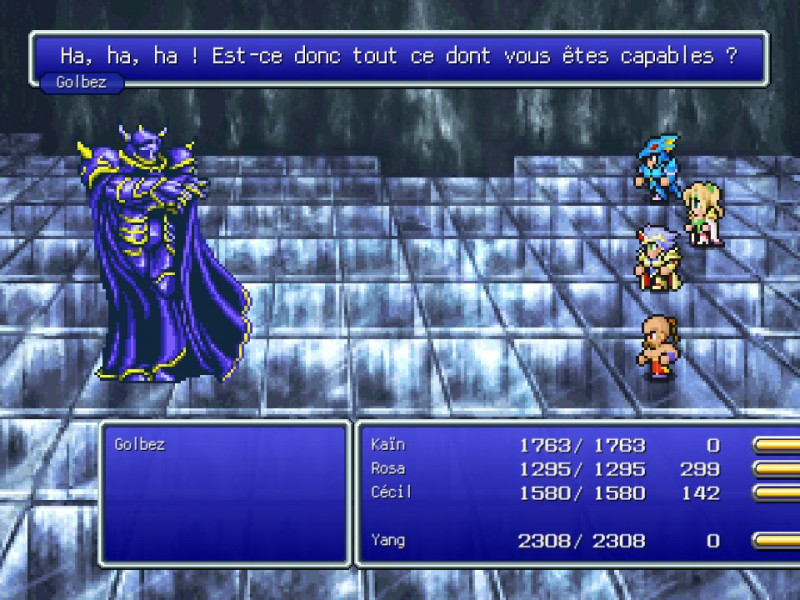Advance Golbez's dialogue message box
The height and width of the screenshot is (600, 800).
coord(398,55)
